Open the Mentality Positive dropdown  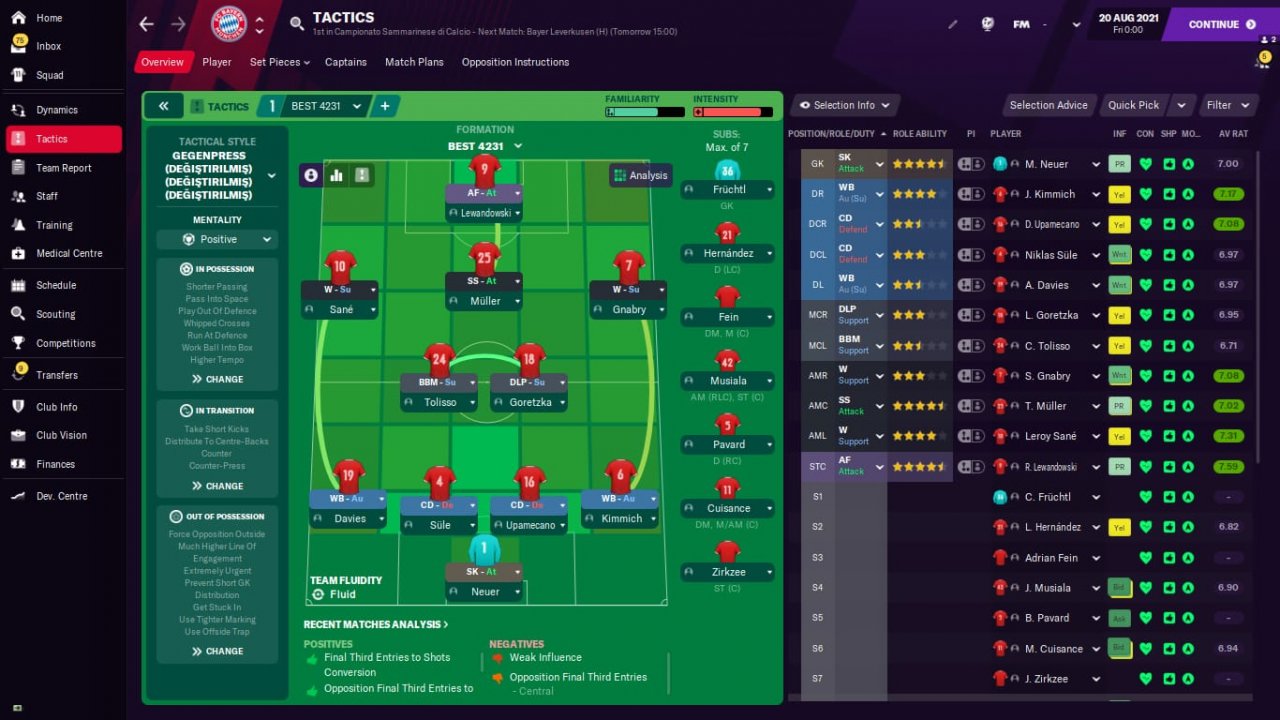[x=217, y=240]
